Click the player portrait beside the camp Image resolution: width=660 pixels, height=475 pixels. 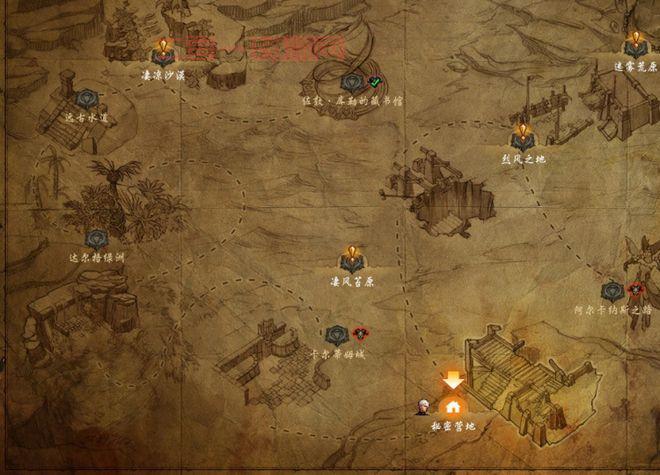click(x=425, y=406)
